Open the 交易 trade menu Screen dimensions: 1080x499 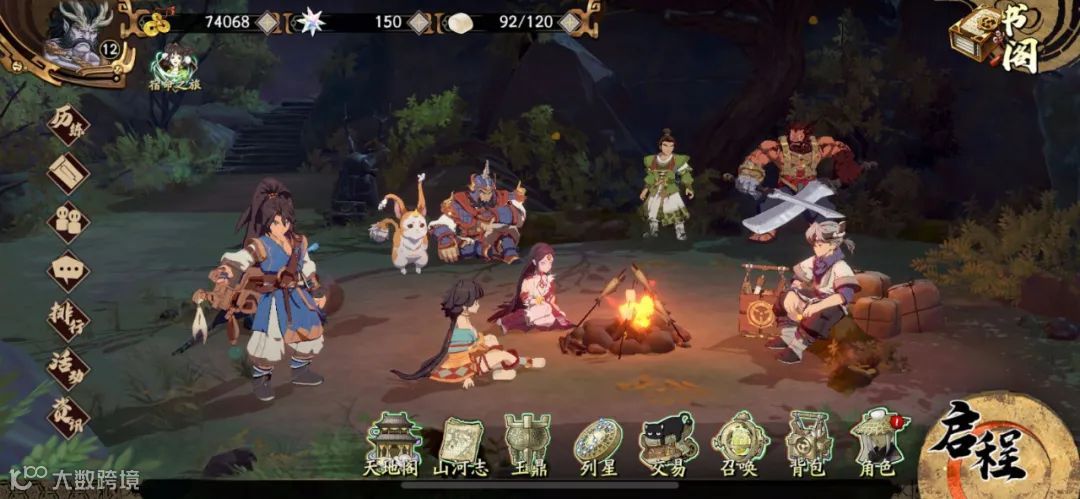668,446
